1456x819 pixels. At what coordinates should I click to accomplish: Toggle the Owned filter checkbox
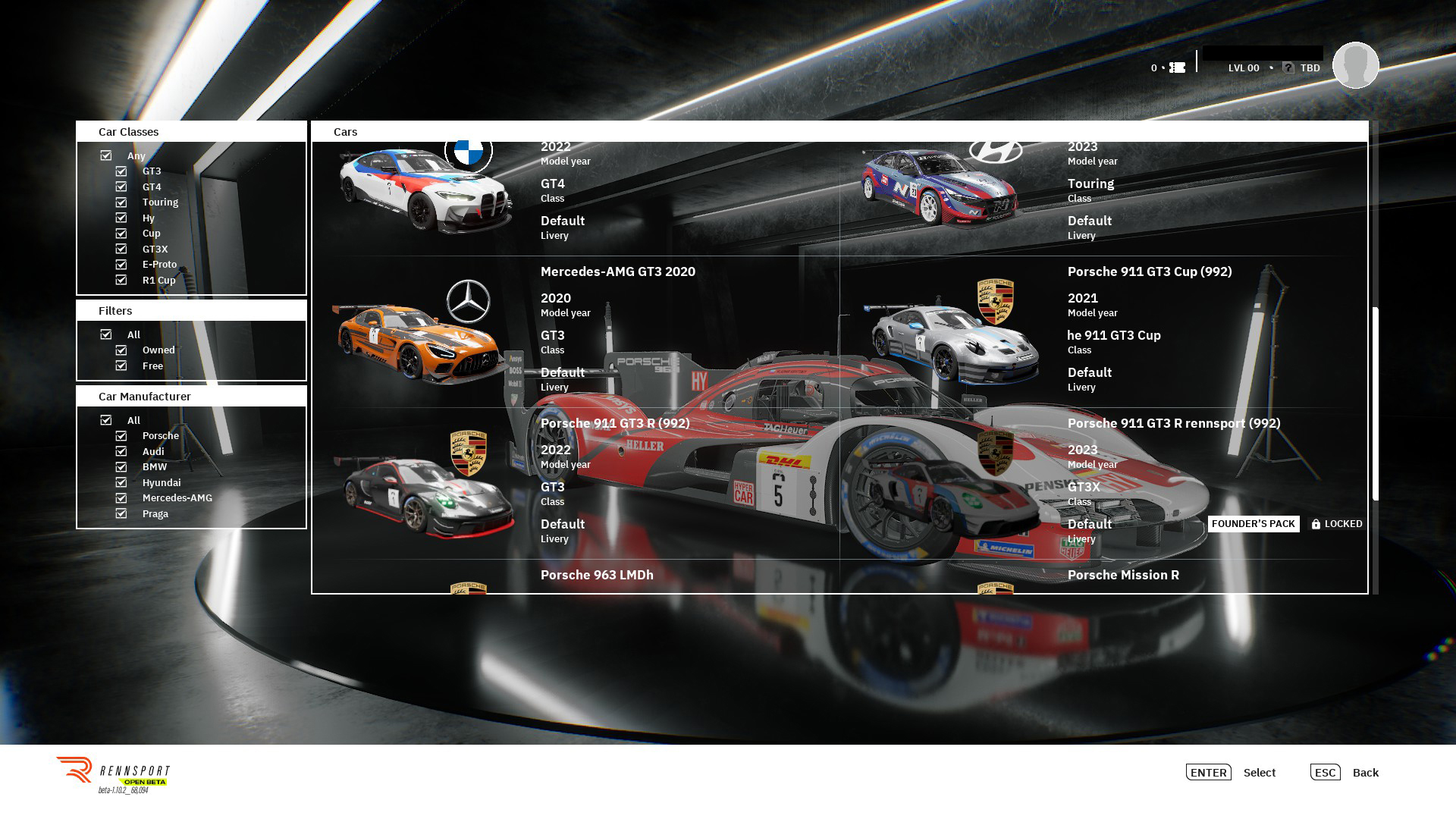(121, 350)
